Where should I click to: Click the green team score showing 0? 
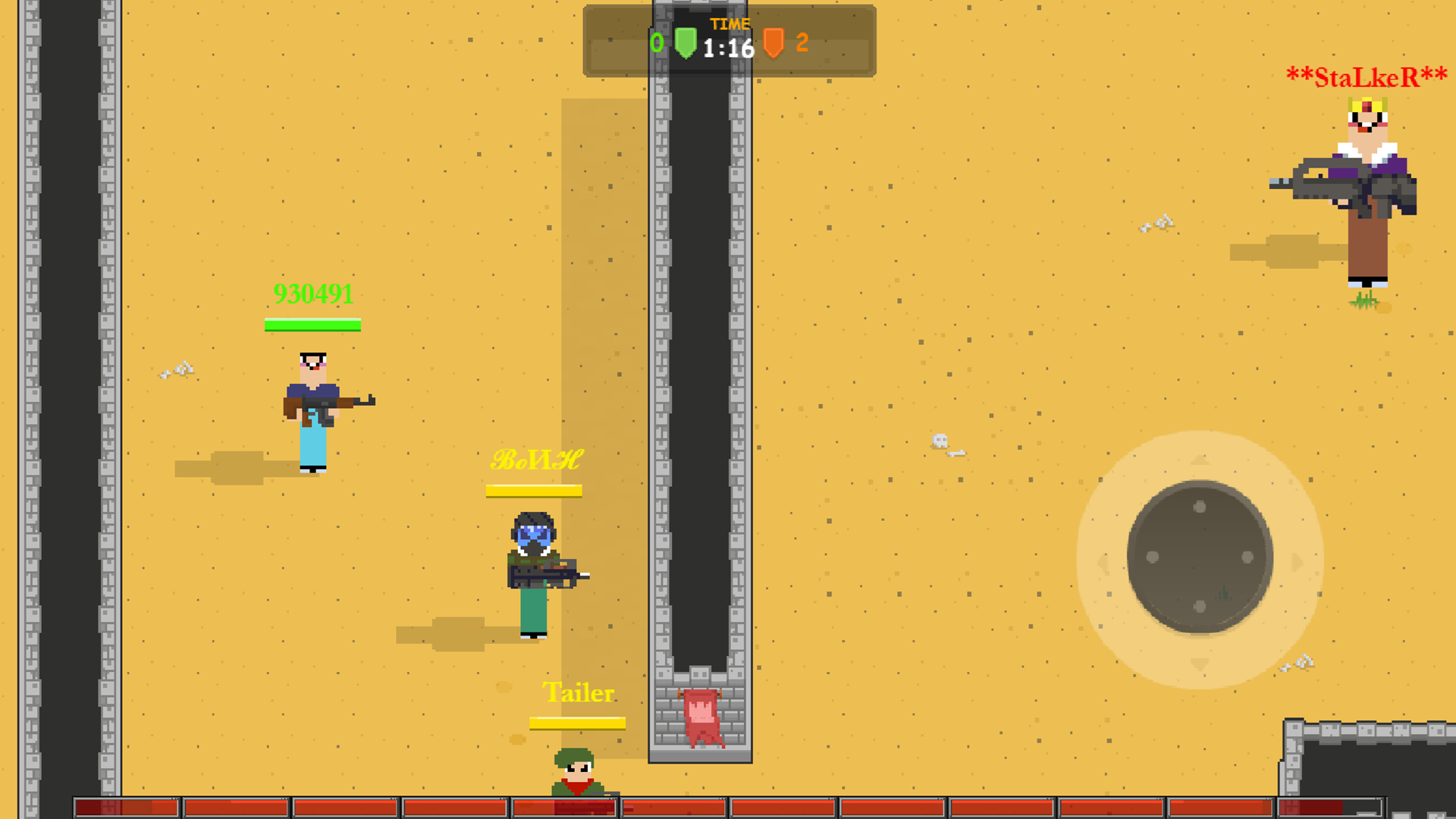[657, 43]
